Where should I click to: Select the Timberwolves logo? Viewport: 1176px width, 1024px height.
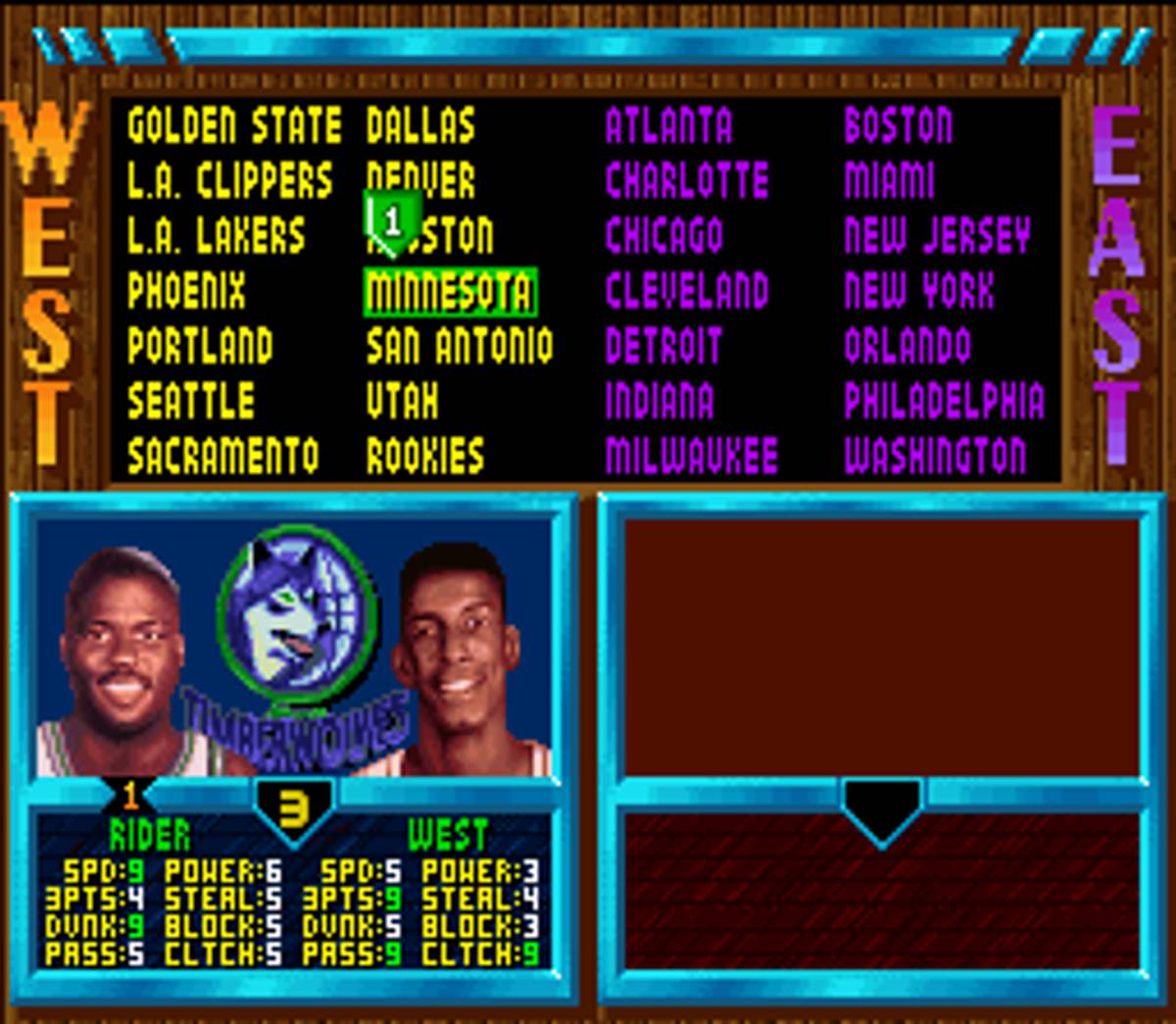[x=296, y=627]
